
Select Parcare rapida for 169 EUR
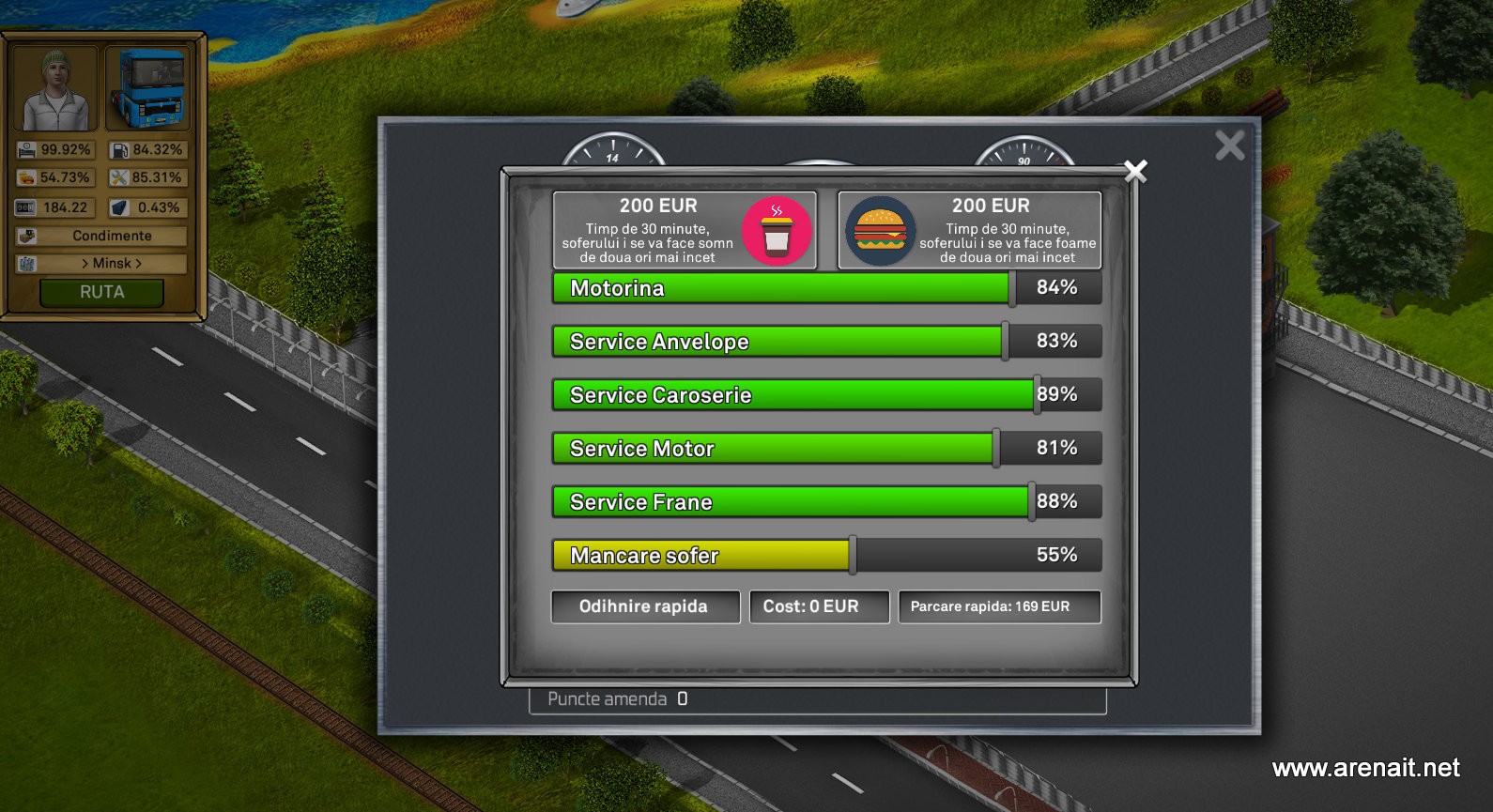(999, 606)
